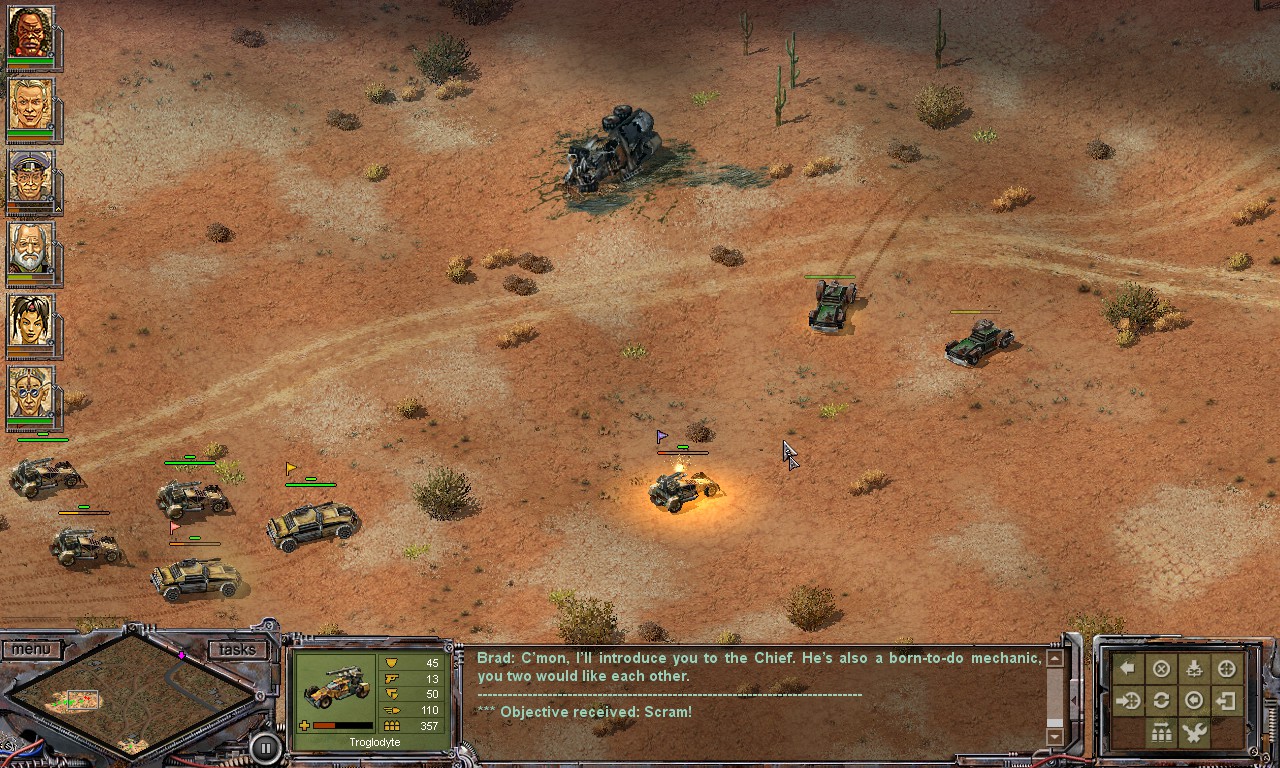Select the move-into-target command icon
1280x768 pixels.
click(x=1128, y=701)
